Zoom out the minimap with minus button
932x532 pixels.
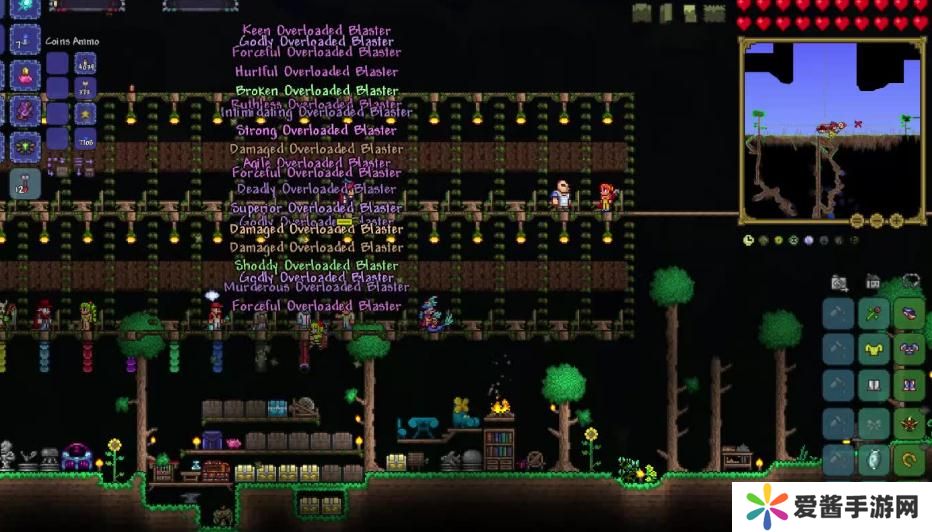coord(858,220)
